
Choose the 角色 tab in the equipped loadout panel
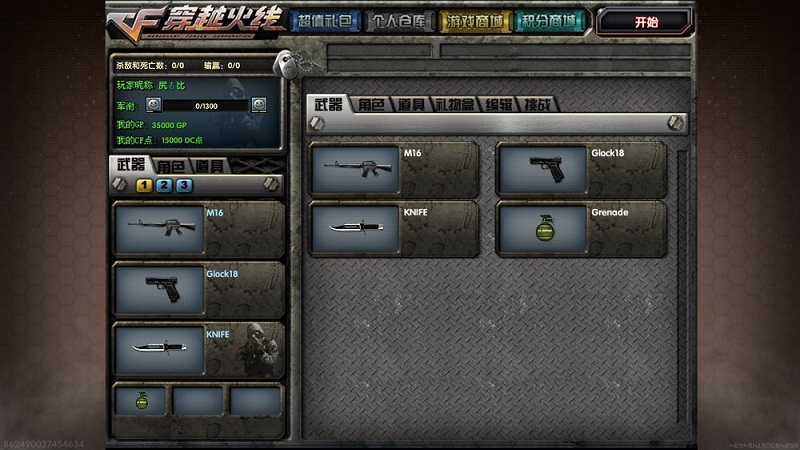click(x=171, y=166)
